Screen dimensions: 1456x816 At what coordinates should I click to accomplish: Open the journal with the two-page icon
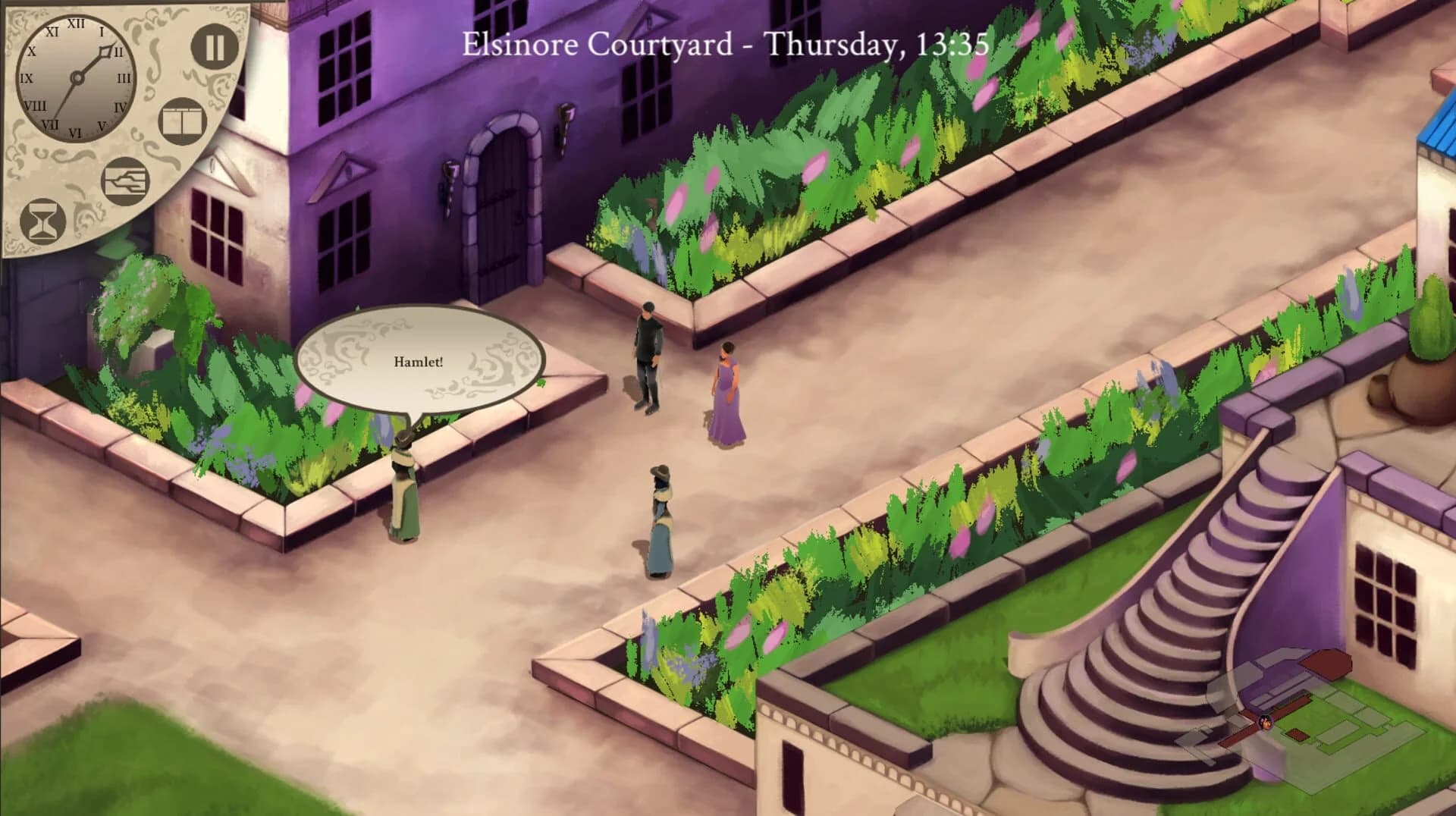pyautogui.click(x=182, y=119)
